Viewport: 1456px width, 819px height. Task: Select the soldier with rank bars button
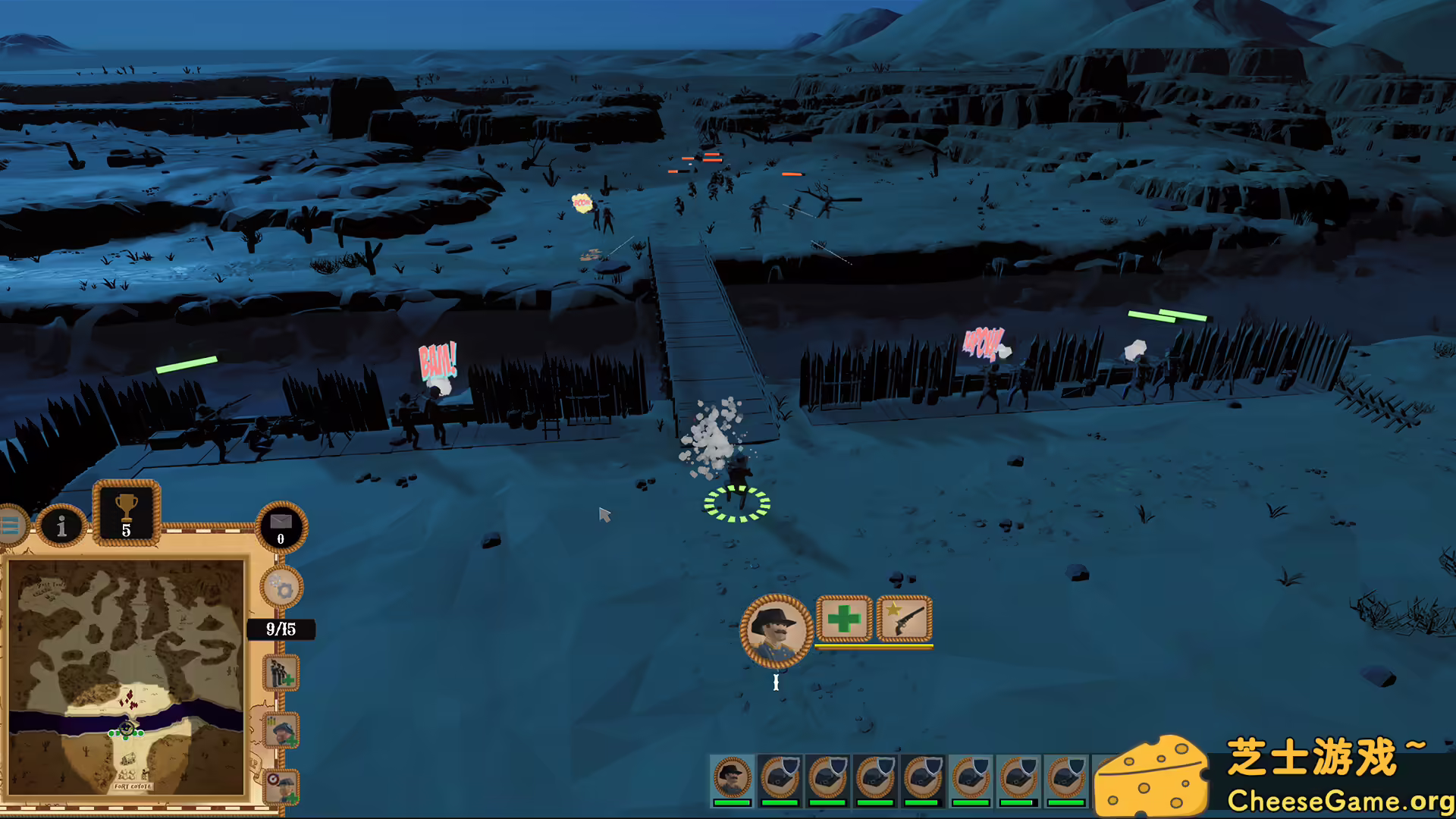point(281,730)
